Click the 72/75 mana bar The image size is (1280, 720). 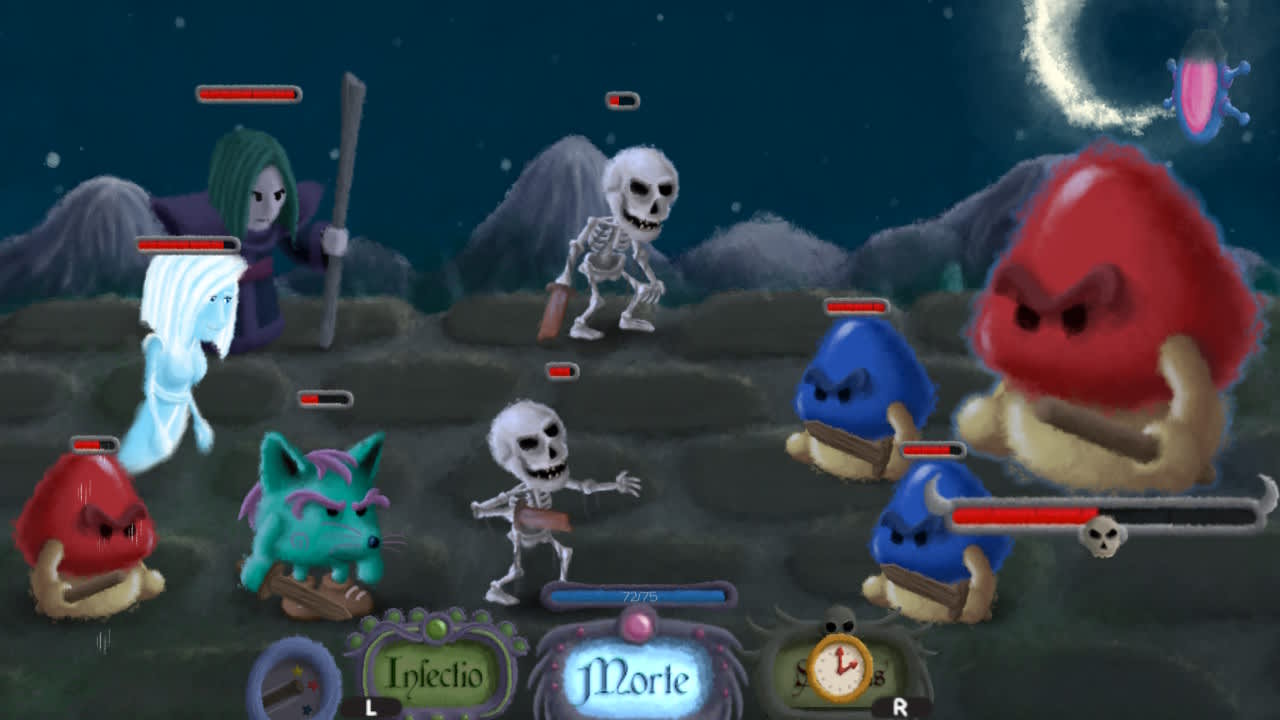(x=640, y=594)
